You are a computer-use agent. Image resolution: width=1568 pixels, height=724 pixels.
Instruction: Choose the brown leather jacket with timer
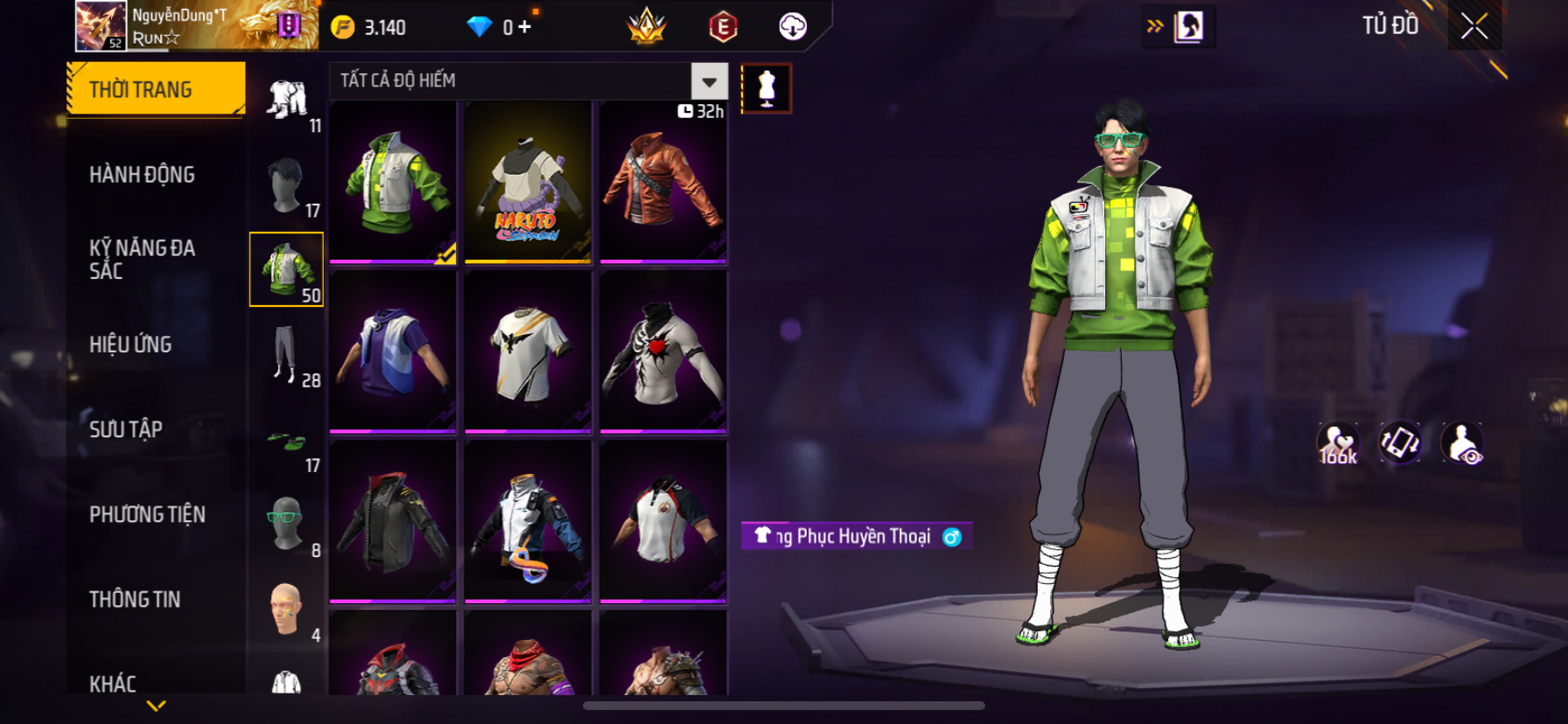coord(663,182)
